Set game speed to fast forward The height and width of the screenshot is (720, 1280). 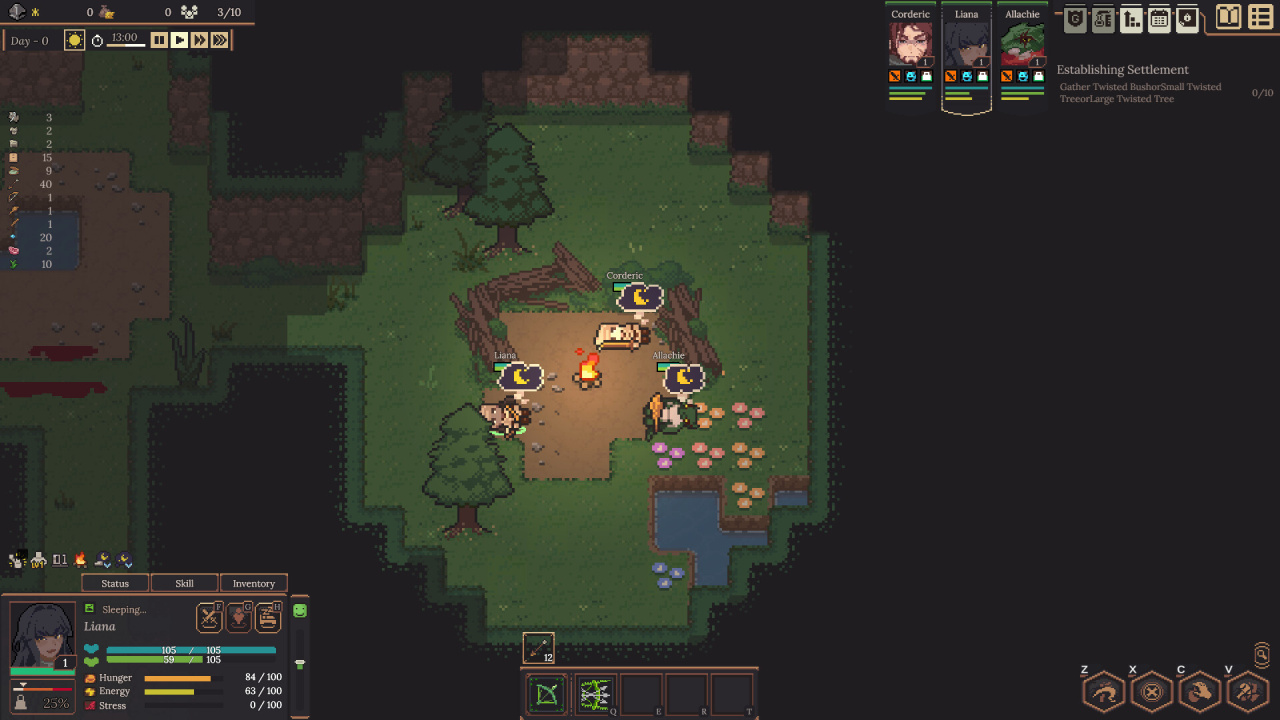[x=199, y=40]
